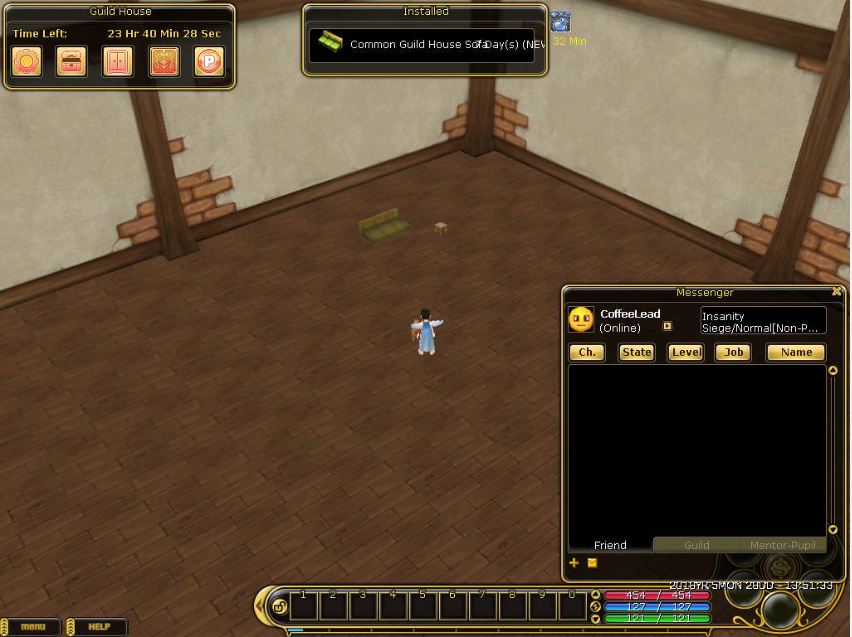
Task: Sort friend list by State
Action: tap(636, 352)
